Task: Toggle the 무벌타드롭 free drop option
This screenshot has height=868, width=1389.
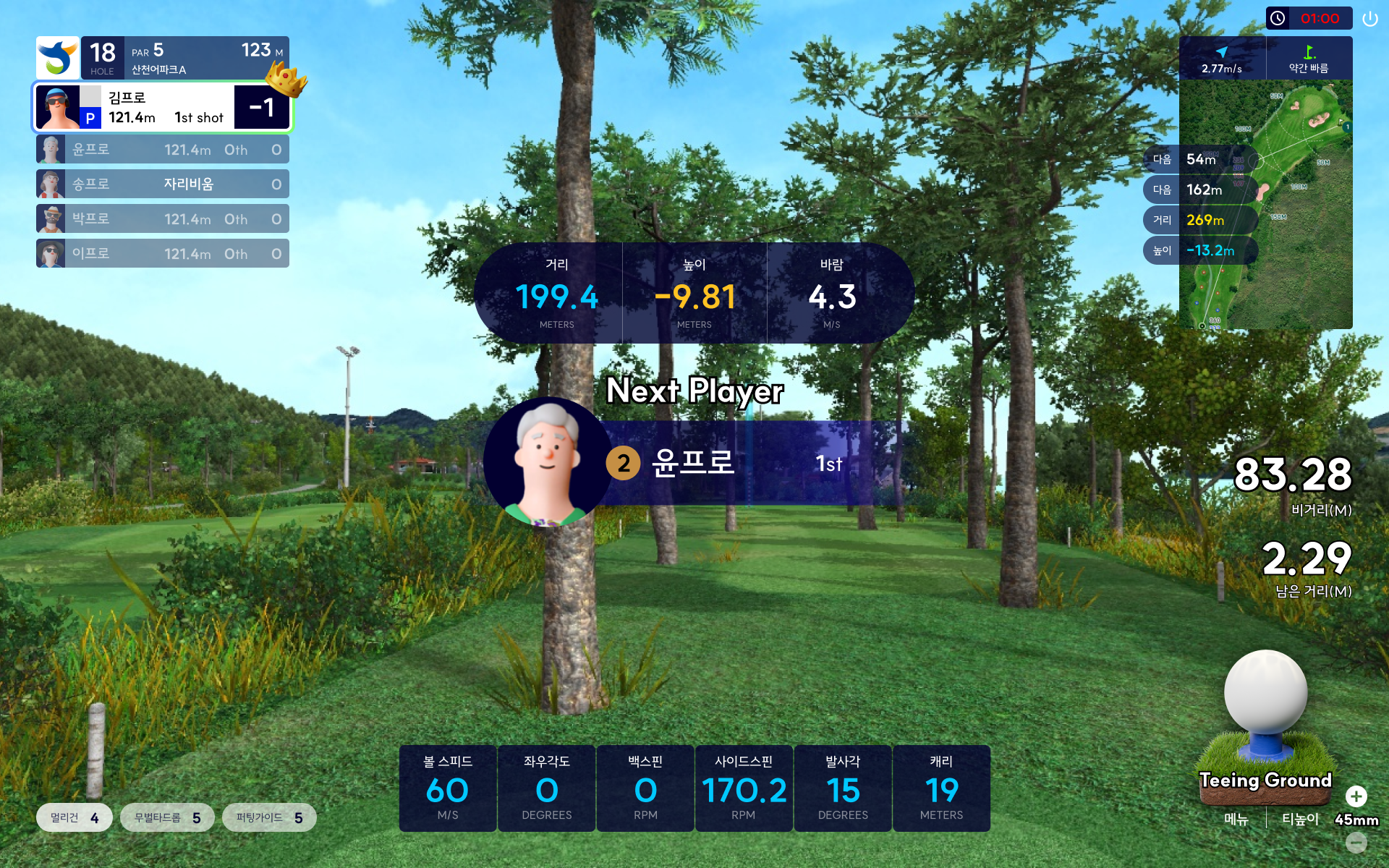Action: [x=168, y=817]
